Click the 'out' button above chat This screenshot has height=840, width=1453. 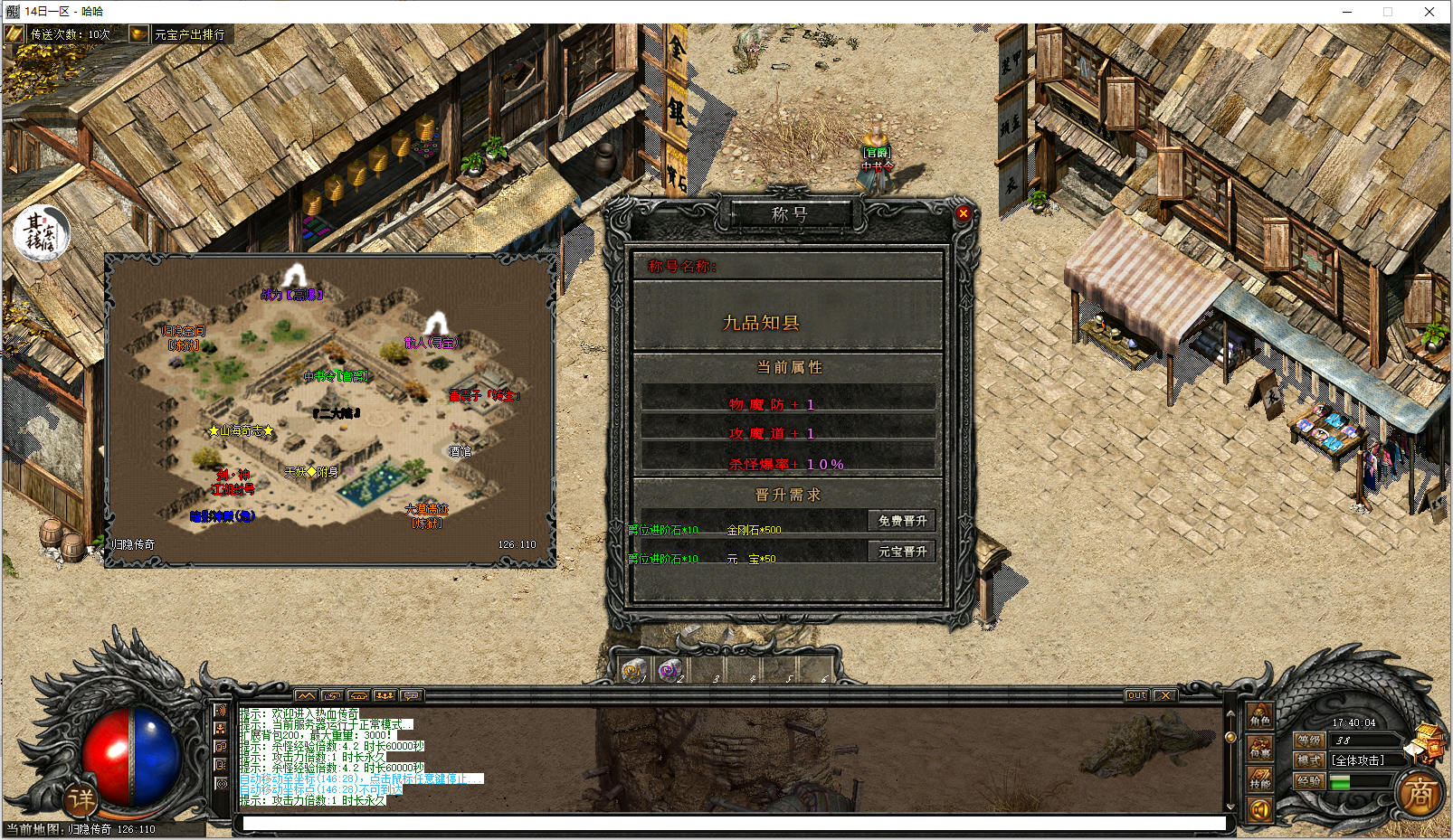(1136, 695)
